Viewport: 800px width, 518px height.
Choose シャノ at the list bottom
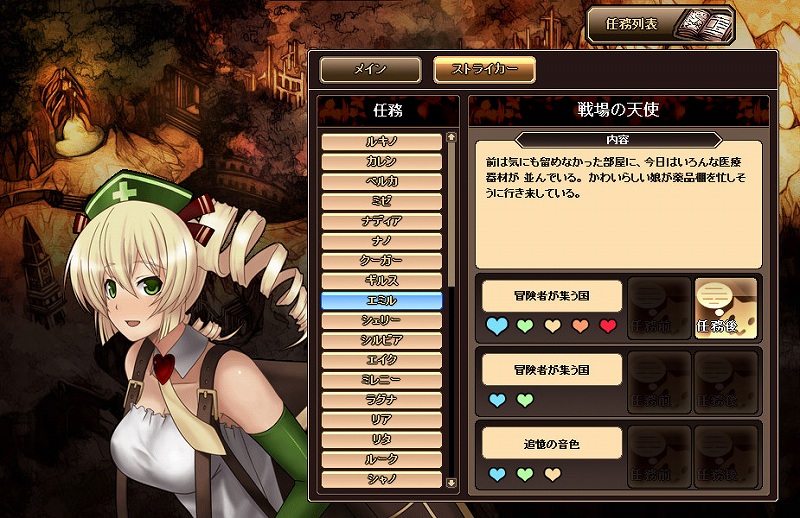(x=381, y=479)
